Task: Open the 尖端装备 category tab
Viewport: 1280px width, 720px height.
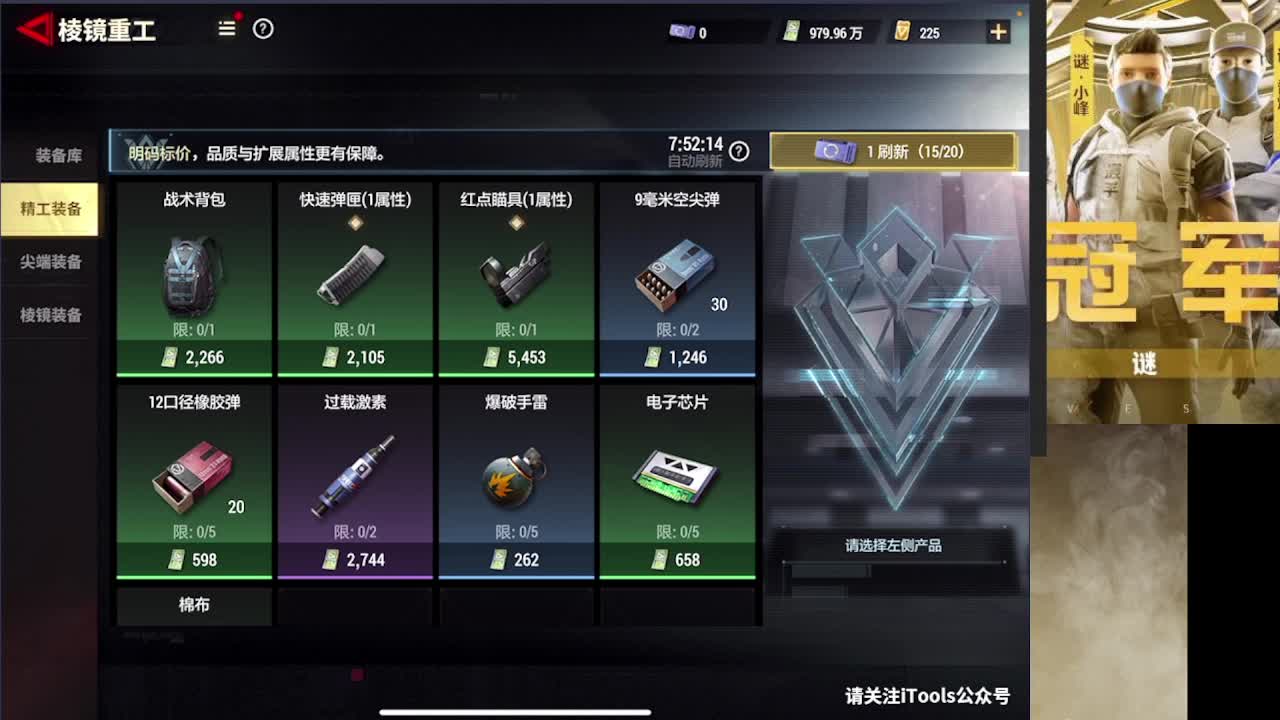Action: click(48, 262)
